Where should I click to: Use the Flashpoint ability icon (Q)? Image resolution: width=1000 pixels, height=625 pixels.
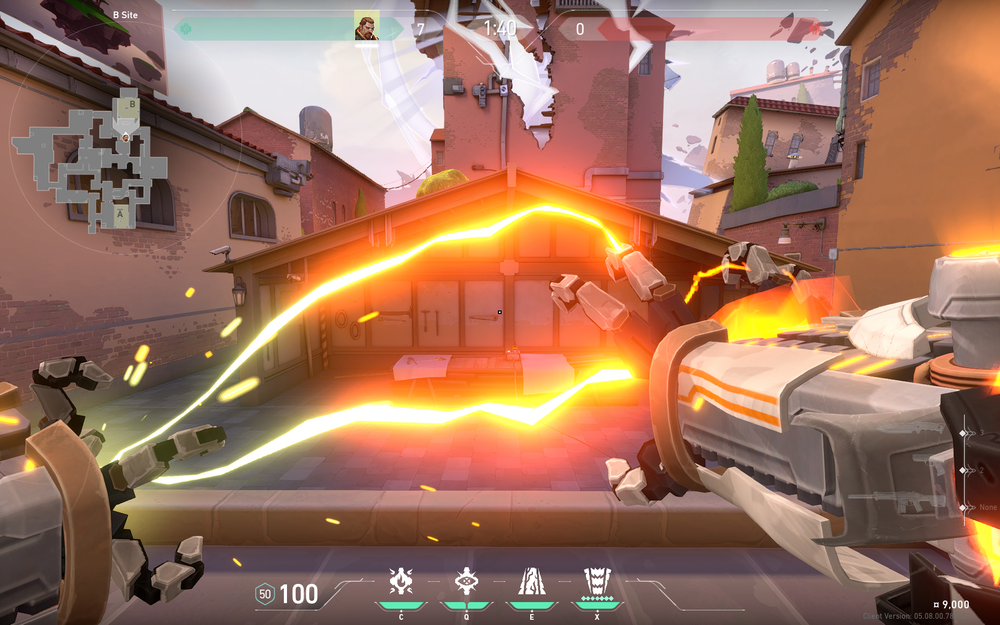coord(465,583)
